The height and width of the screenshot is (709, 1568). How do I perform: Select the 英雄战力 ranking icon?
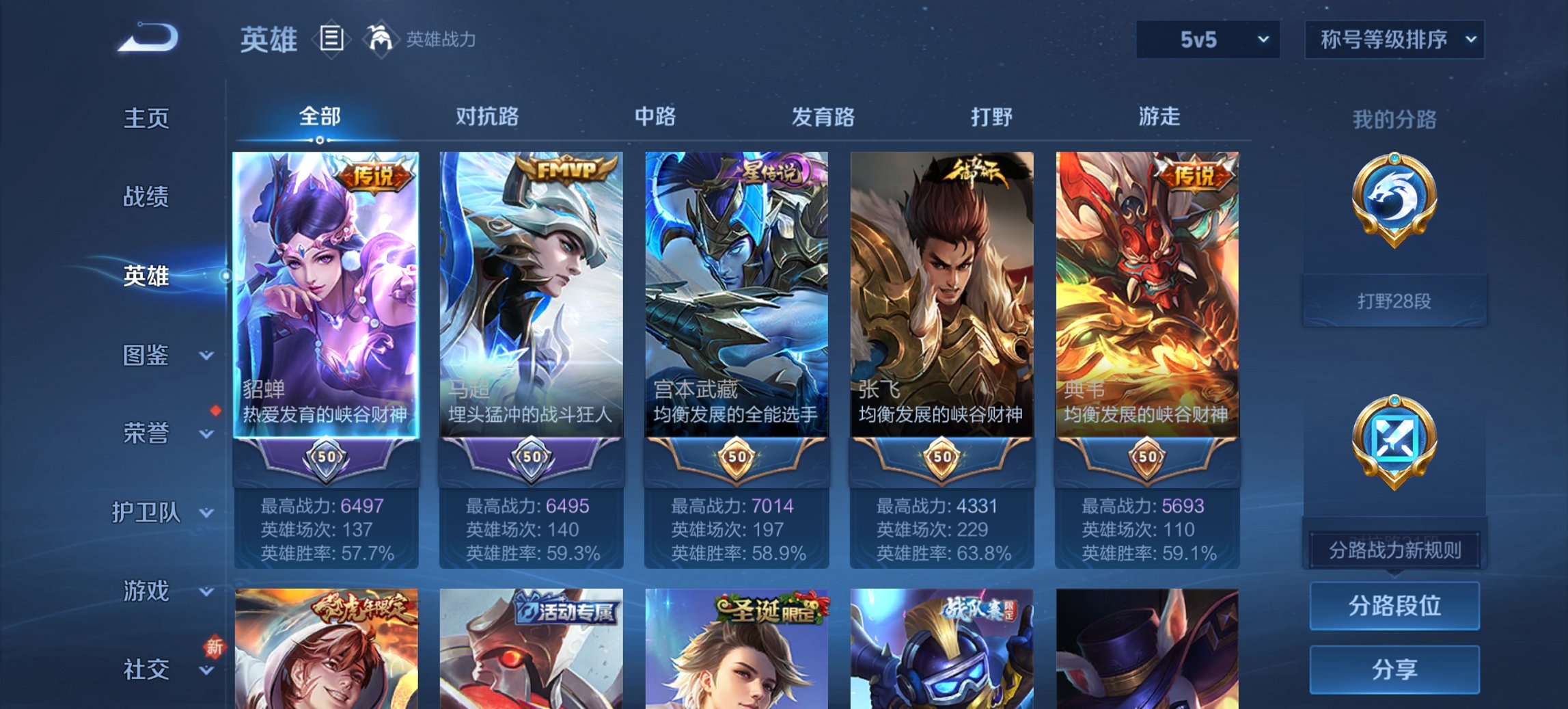(x=381, y=38)
